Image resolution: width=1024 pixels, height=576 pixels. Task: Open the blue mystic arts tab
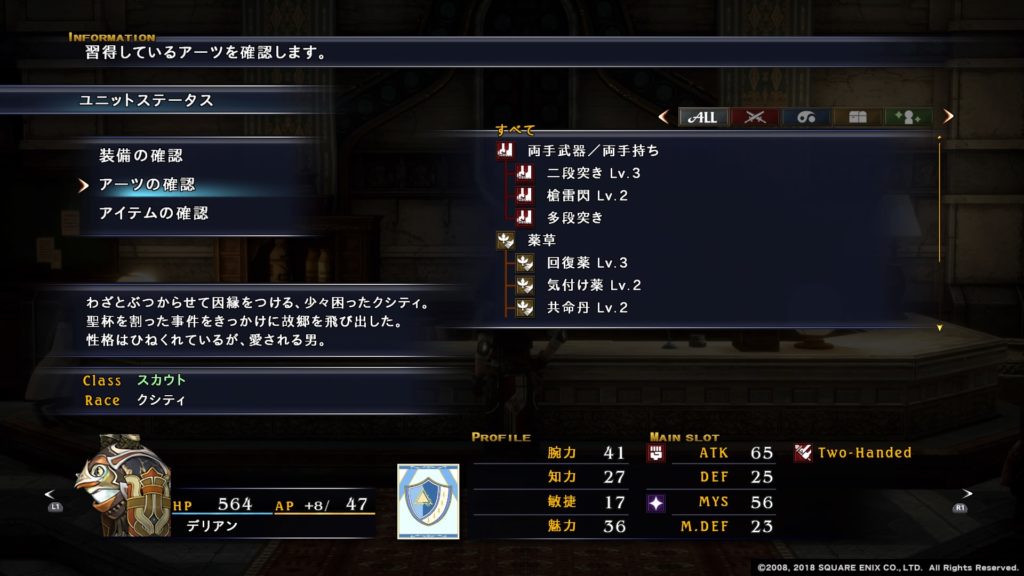(x=806, y=117)
